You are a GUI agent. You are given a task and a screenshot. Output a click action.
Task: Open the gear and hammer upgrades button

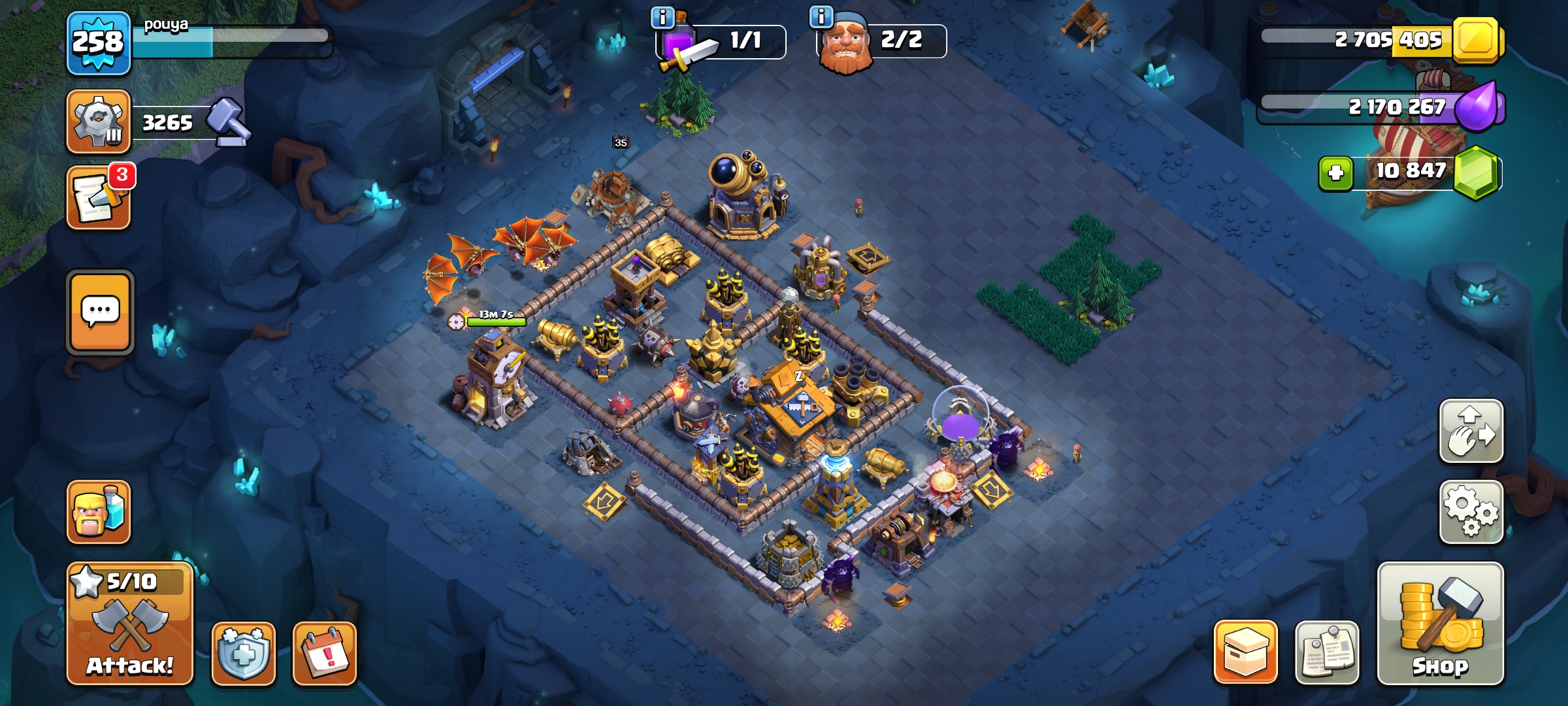coord(98,122)
